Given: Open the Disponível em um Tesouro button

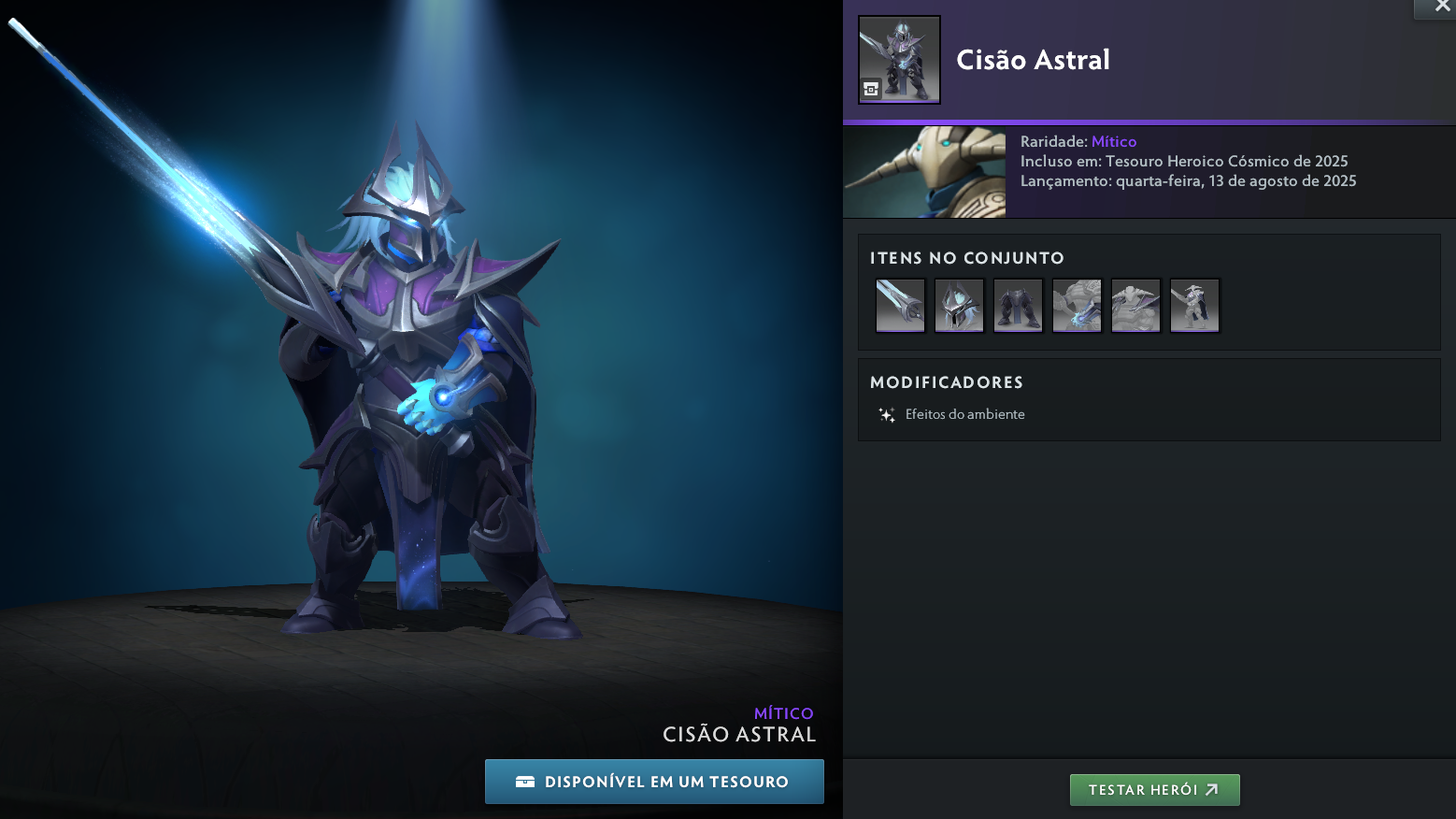Looking at the screenshot, I should (x=654, y=782).
